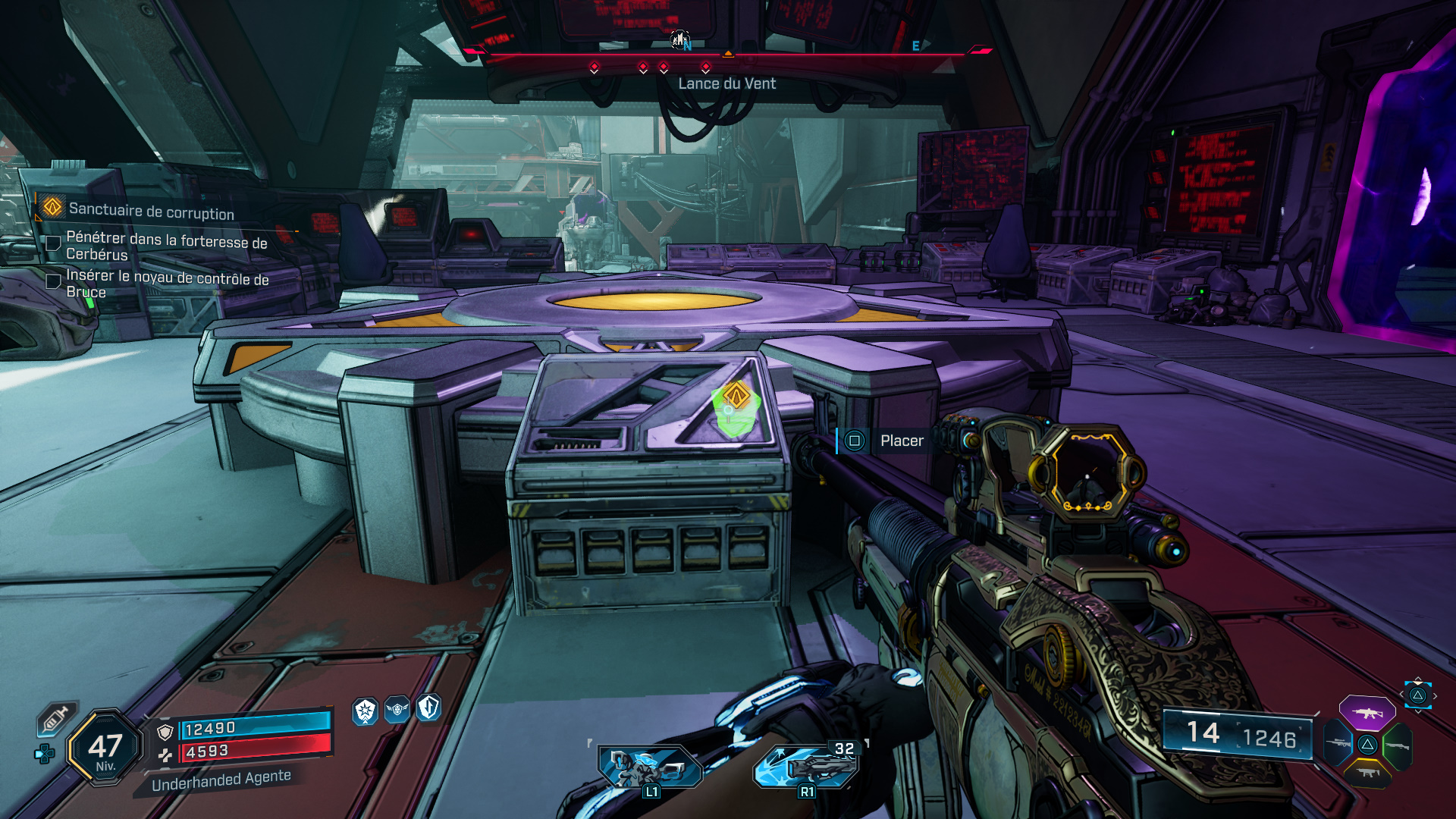Equip the green shotgun weapon slot
The height and width of the screenshot is (819, 1456).
[x=1397, y=746]
